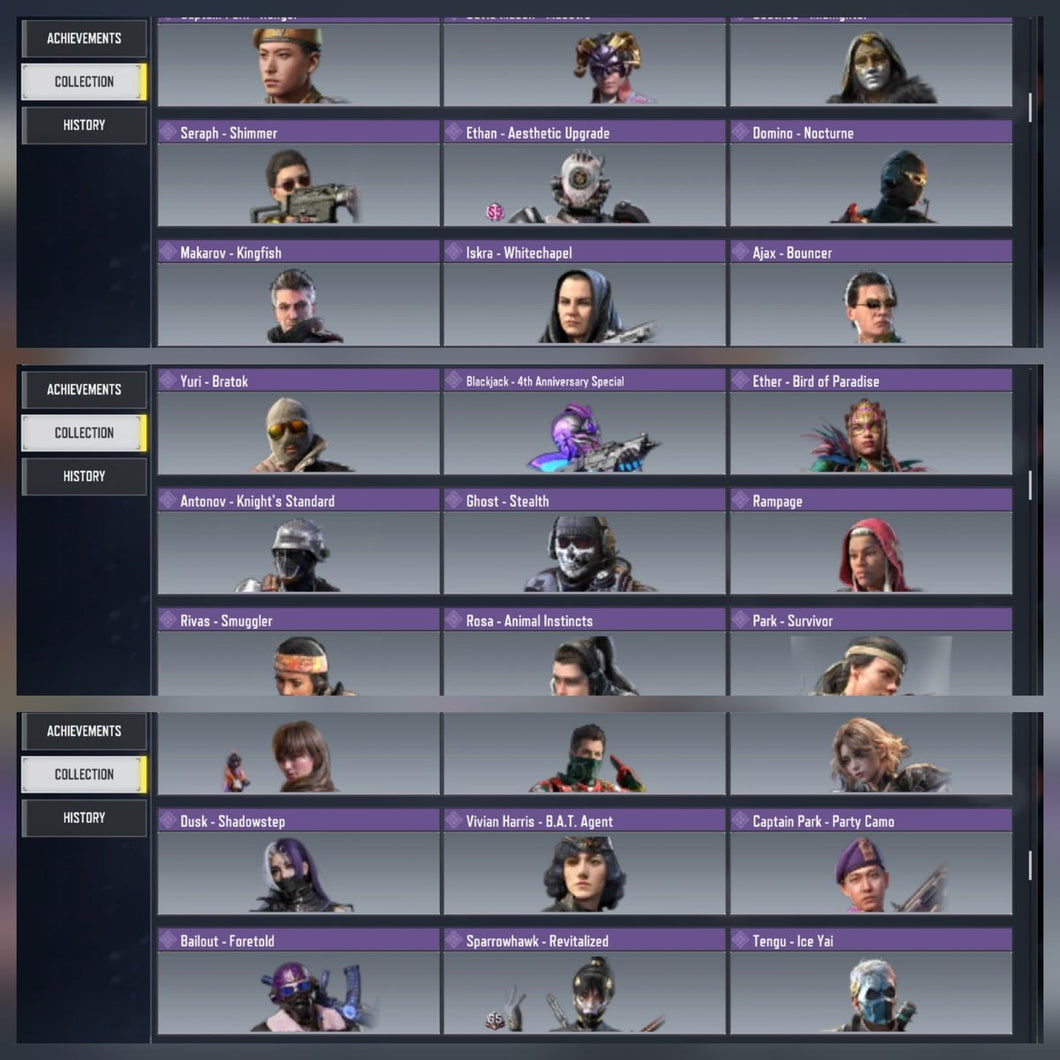Select Makarov - Kingfish operator

298,294
